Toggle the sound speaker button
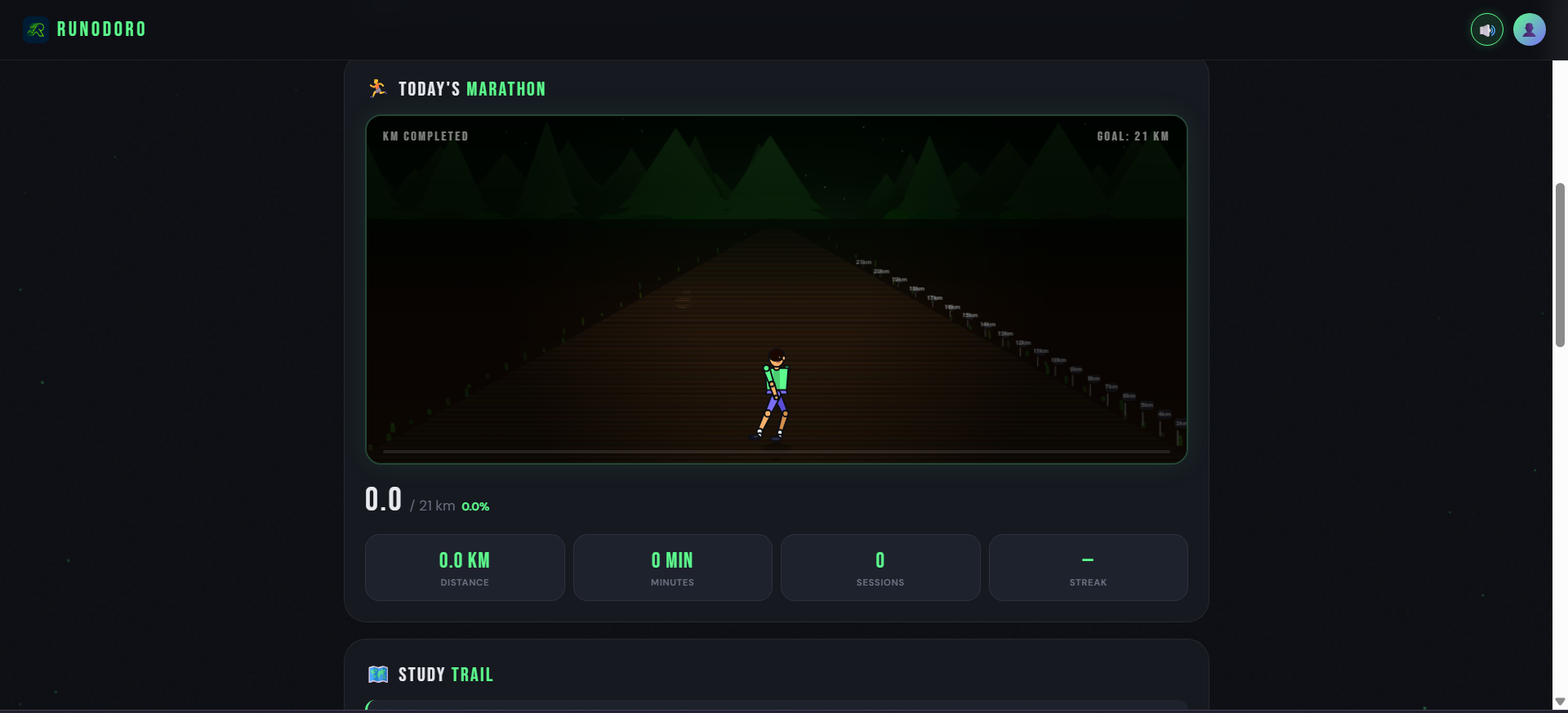Image resolution: width=1568 pixels, height=713 pixels. tap(1486, 30)
